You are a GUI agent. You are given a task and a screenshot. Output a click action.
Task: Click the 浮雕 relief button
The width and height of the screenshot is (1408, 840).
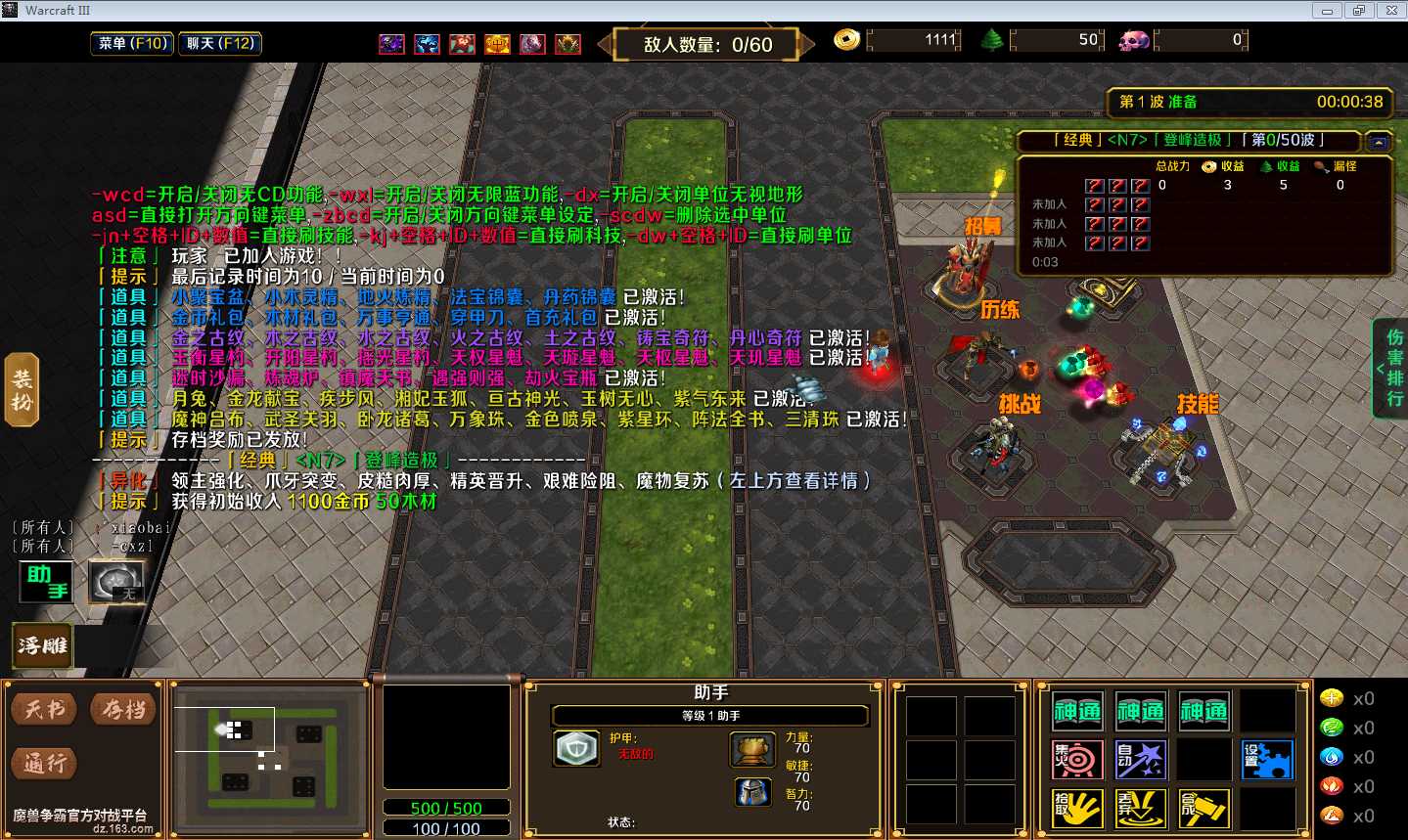(42, 645)
